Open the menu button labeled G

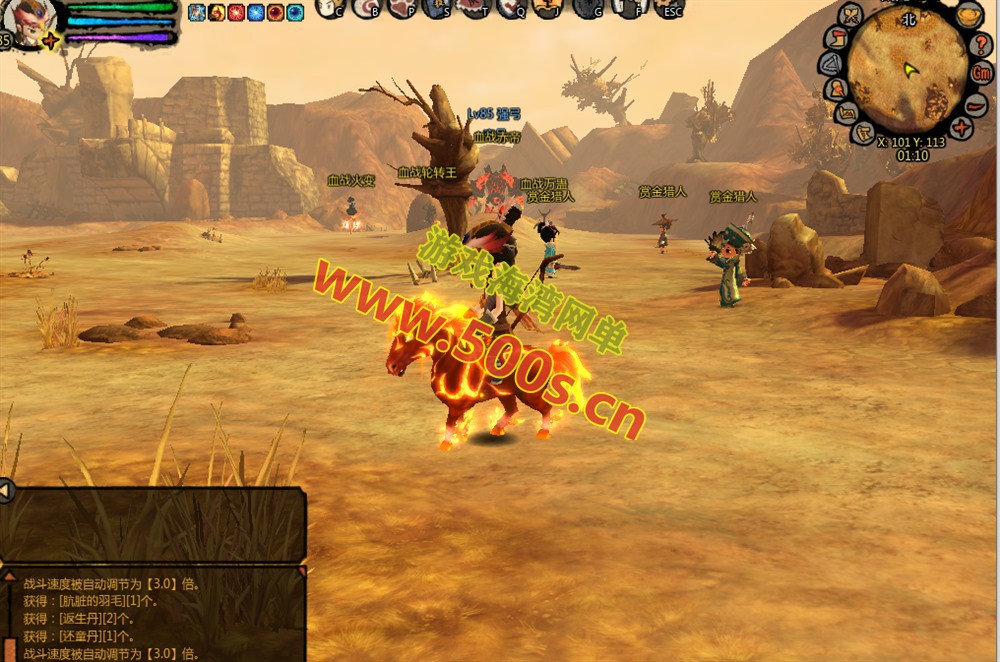click(589, 9)
